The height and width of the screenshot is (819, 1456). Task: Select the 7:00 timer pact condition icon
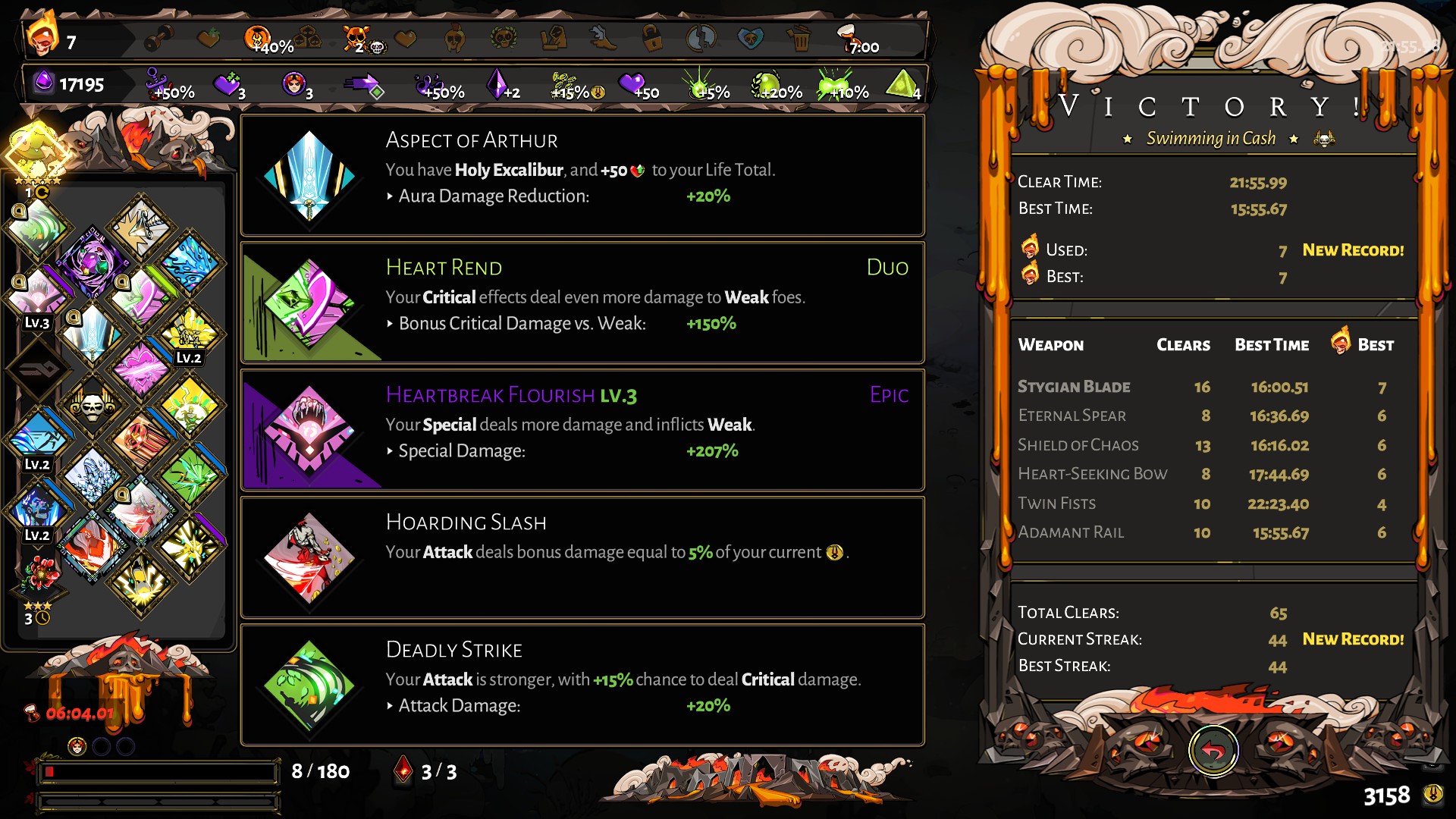pos(857,39)
